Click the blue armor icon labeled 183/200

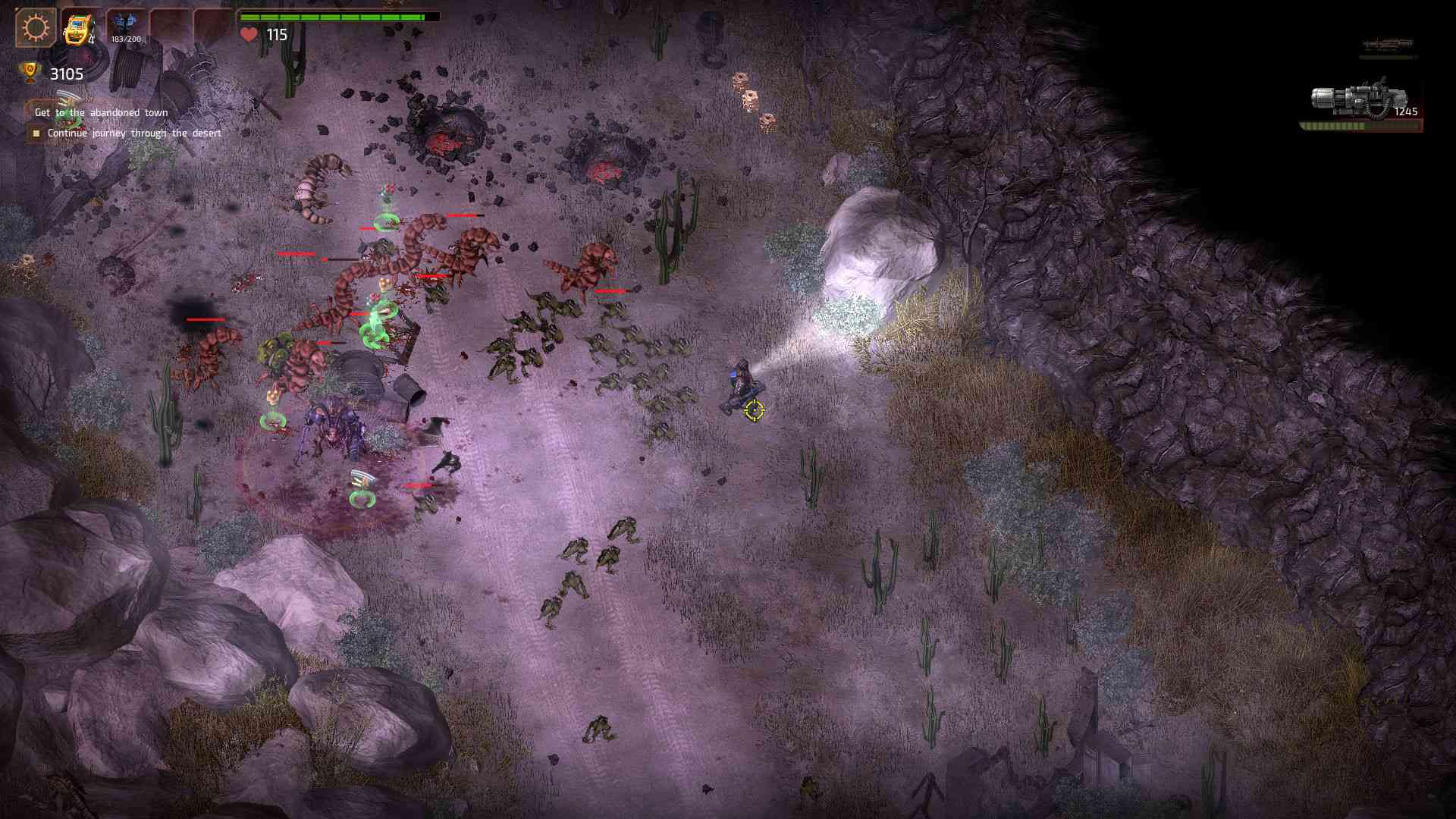coord(125,24)
